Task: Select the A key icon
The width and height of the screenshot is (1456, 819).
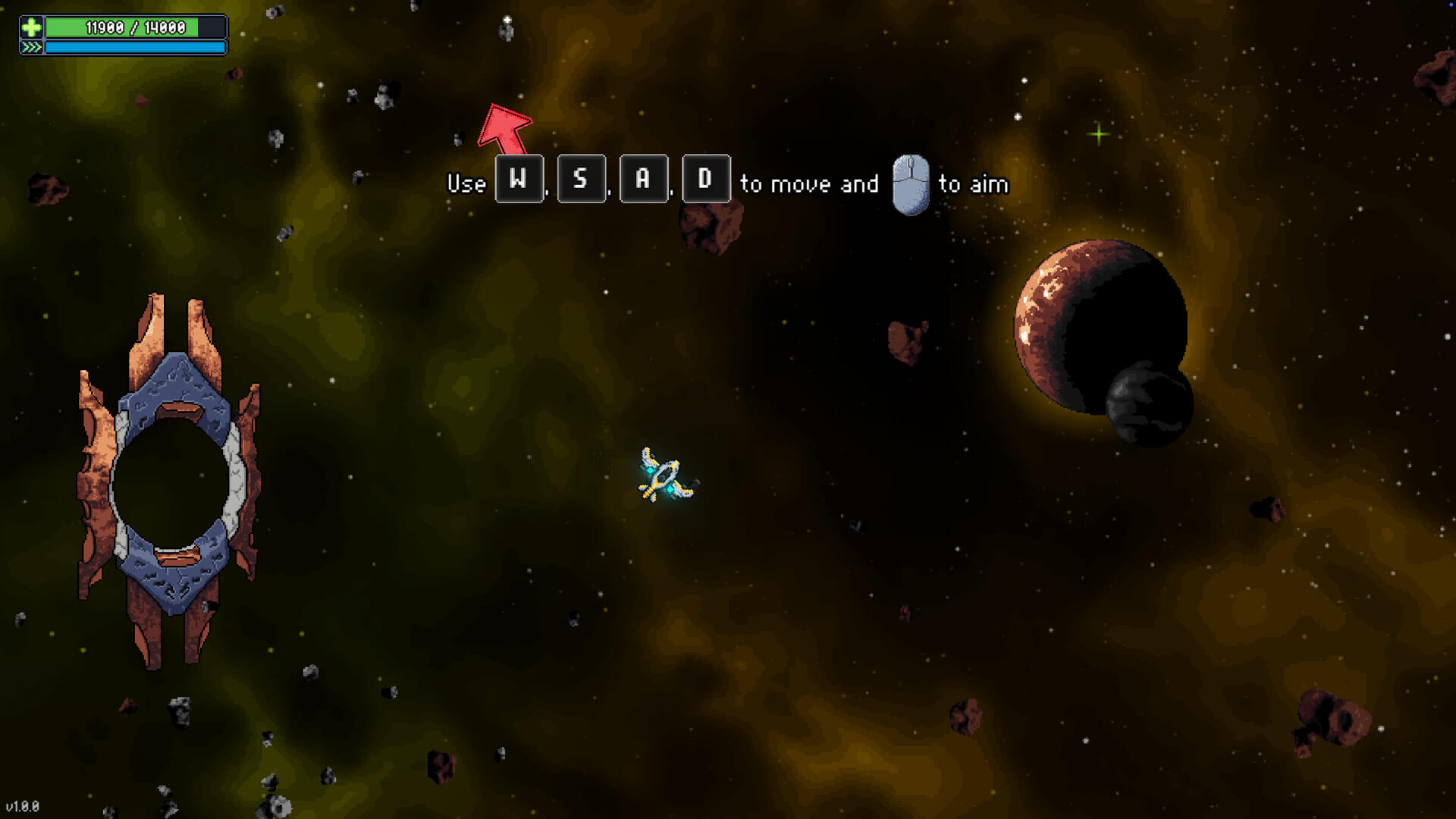Action: pyautogui.click(x=643, y=180)
